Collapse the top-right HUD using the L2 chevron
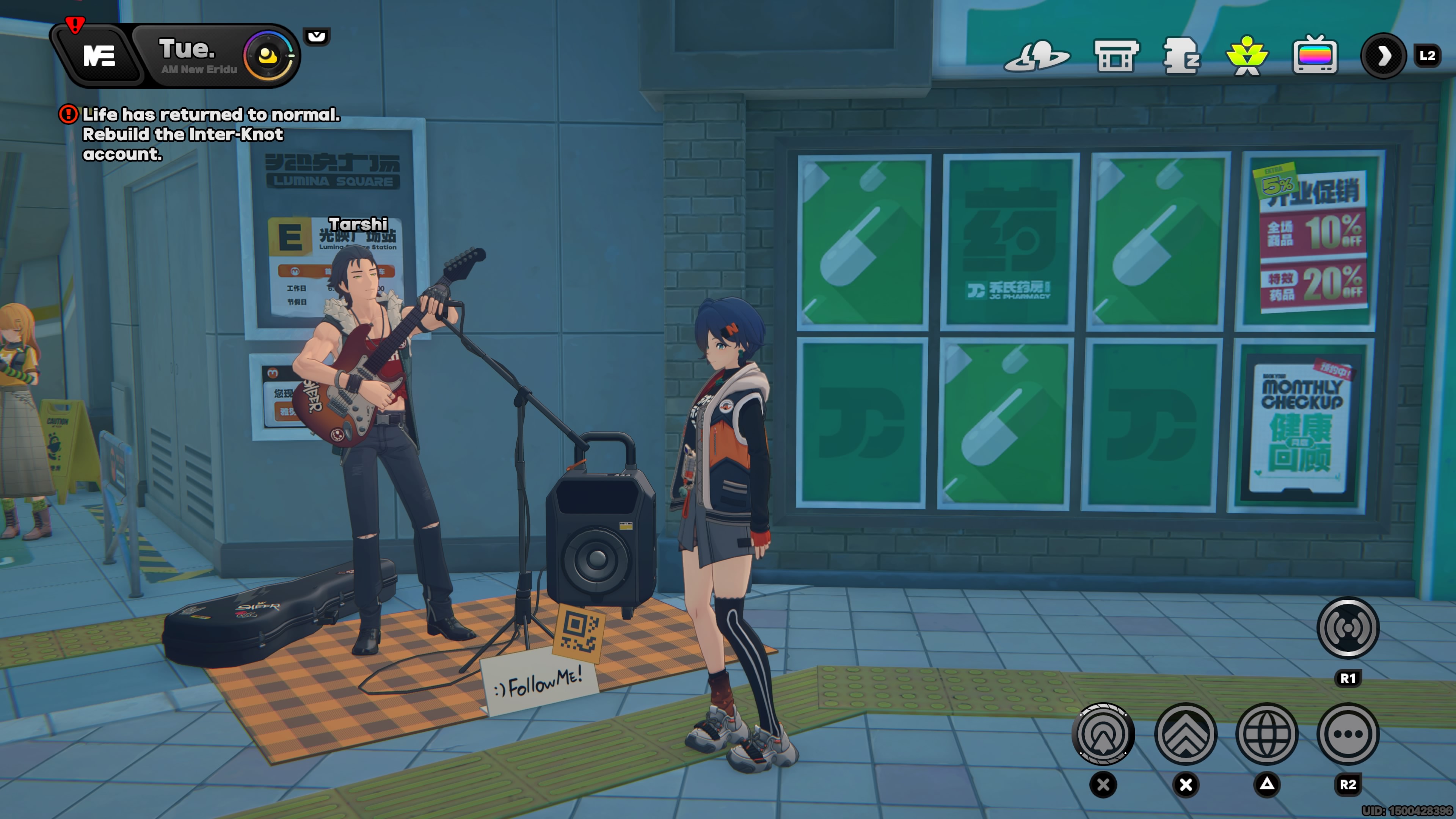1456x819 pixels. 1384,56
